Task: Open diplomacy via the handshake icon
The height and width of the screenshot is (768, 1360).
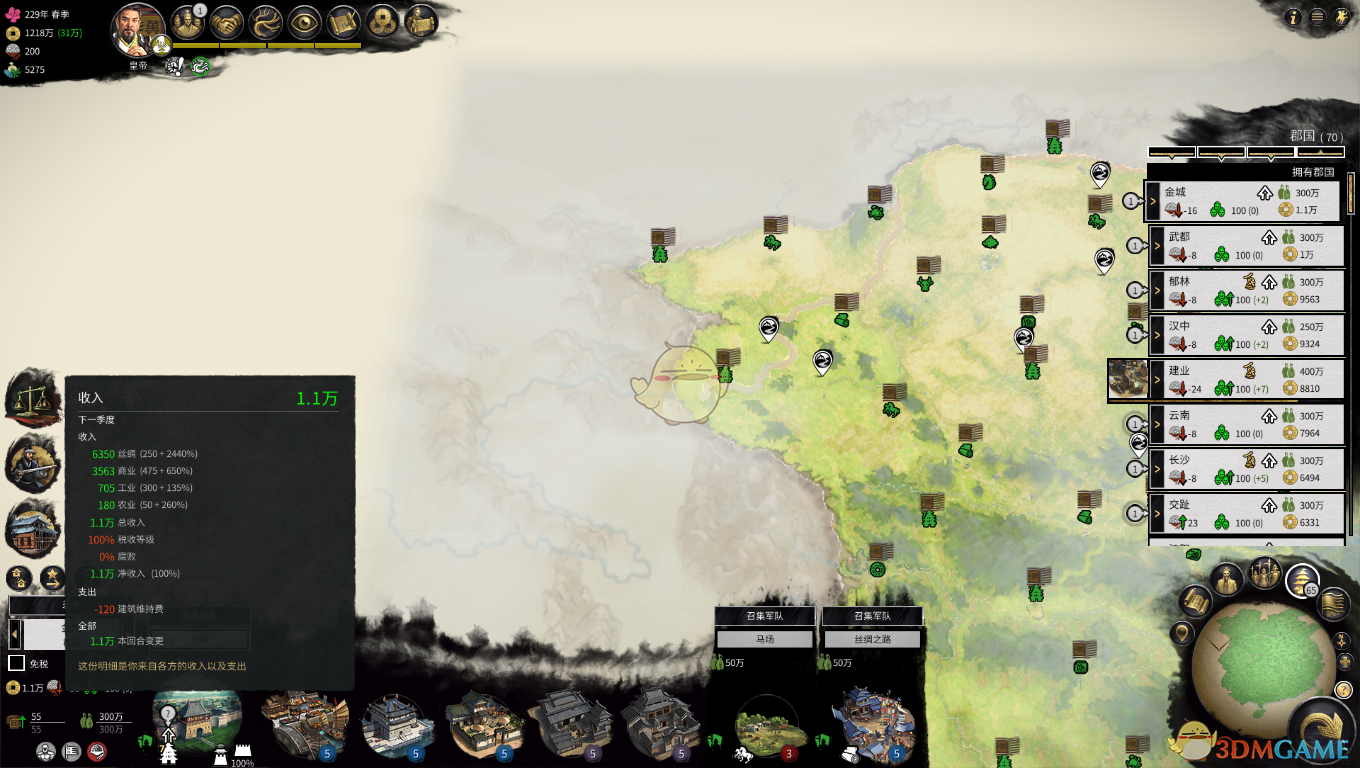Action: click(x=228, y=22)
